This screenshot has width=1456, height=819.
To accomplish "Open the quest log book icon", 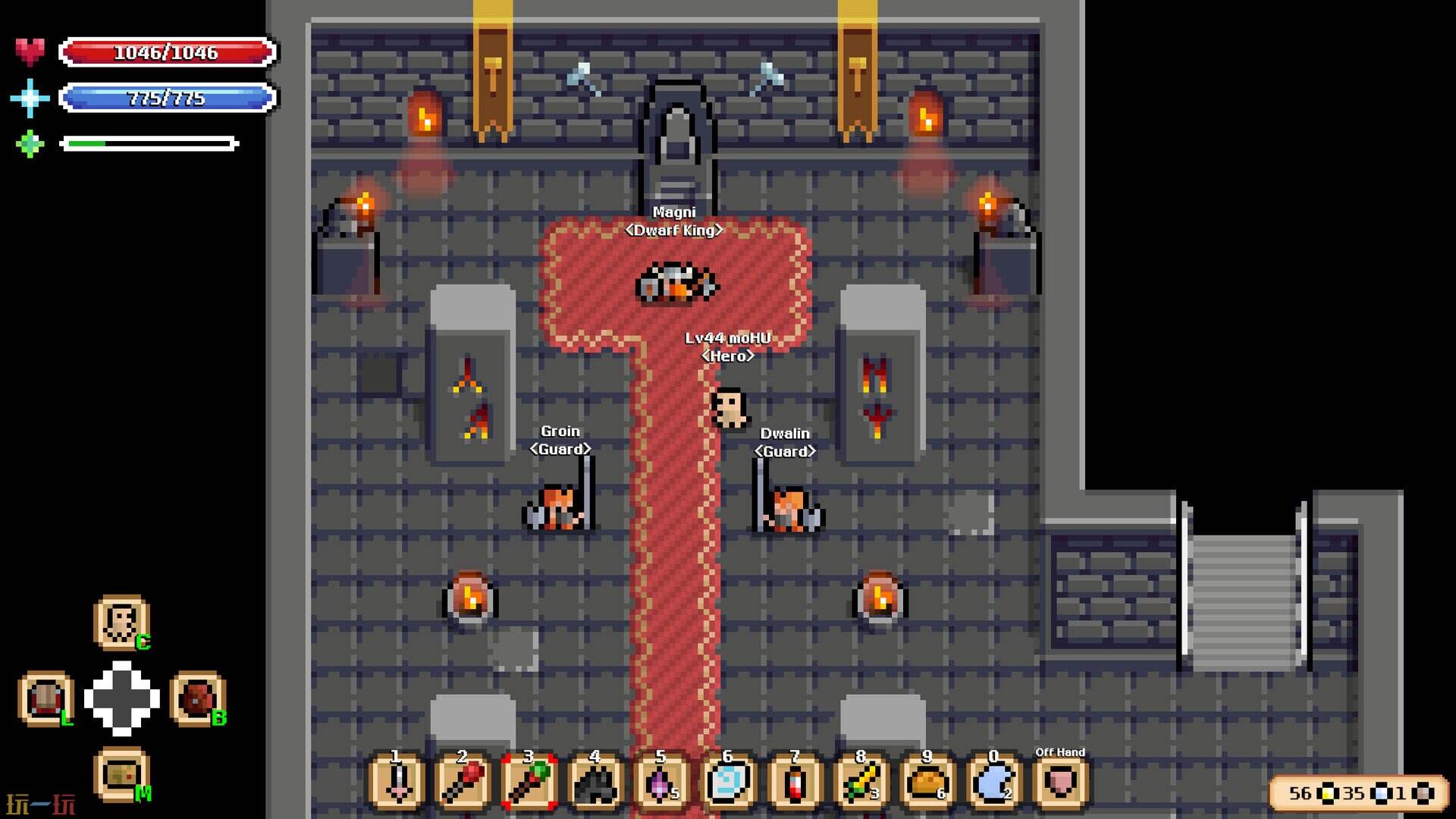I will (x=46, y=698).
